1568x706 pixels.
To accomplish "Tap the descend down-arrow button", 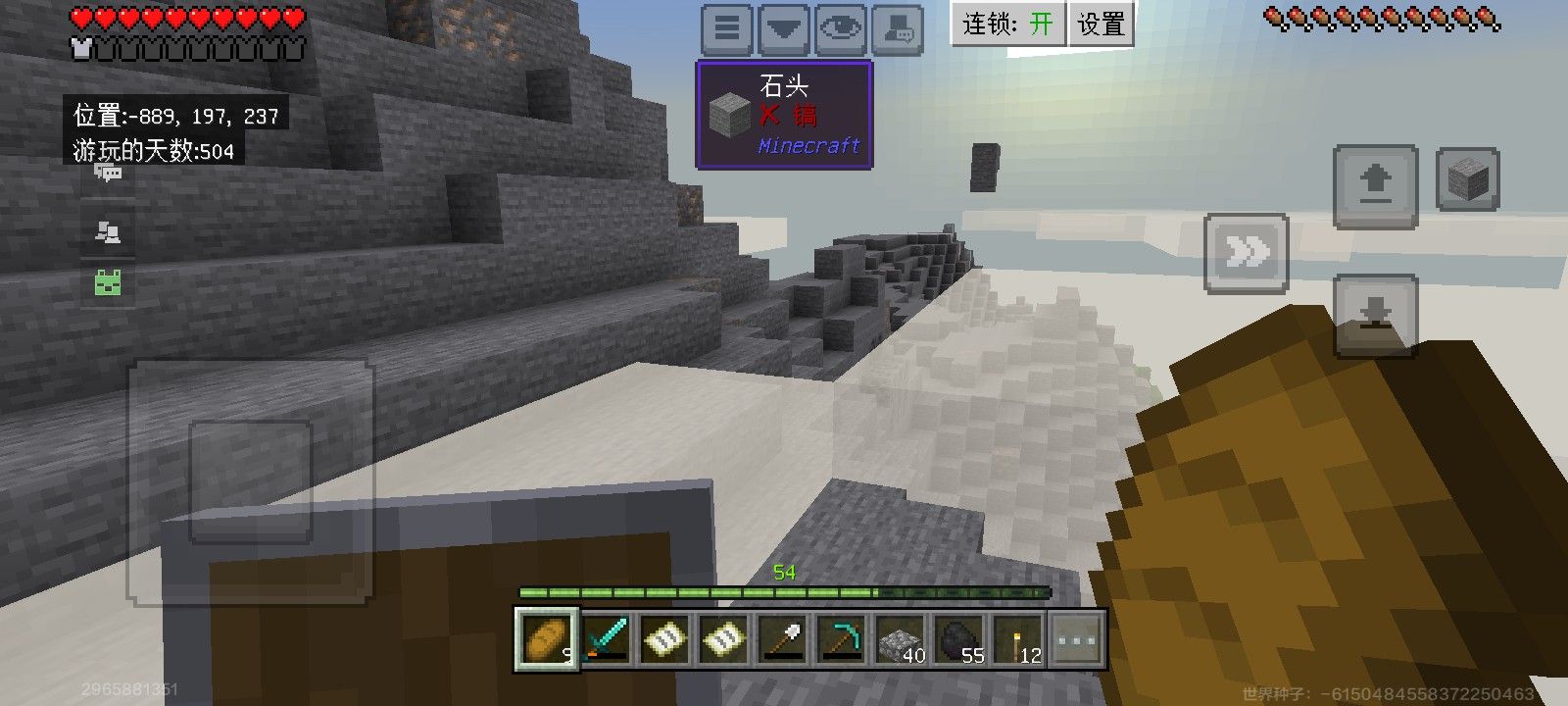I will (x=1376, y=315).
